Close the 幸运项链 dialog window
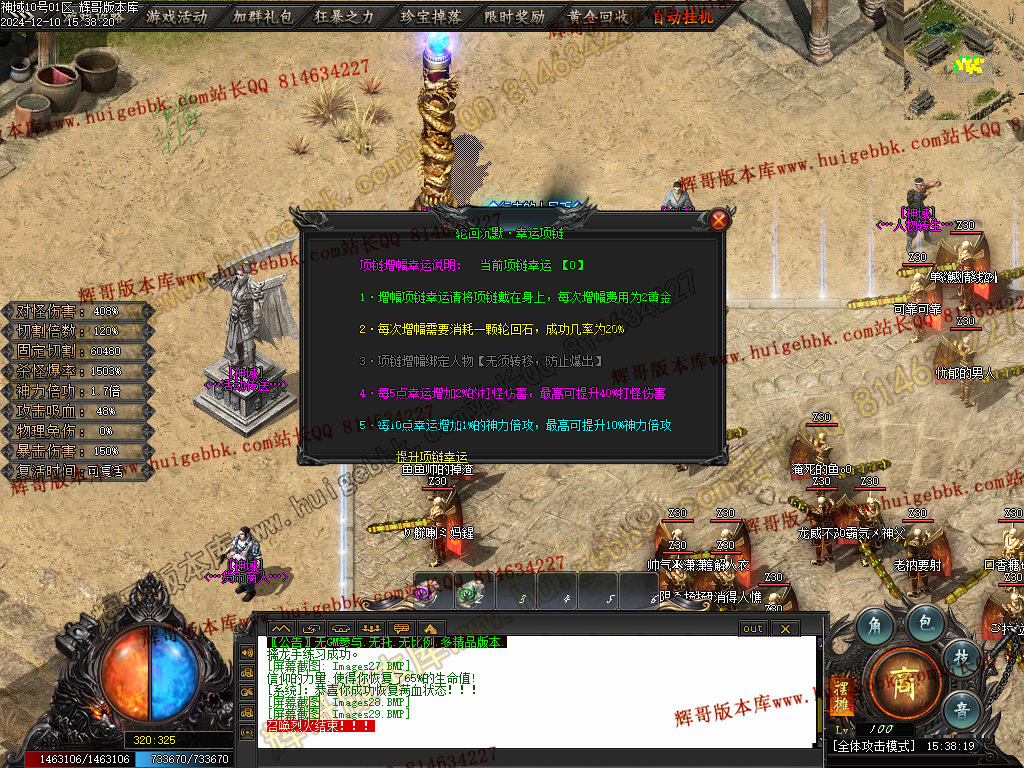This screenshot has height=768, width=1024. pos(718,221)
